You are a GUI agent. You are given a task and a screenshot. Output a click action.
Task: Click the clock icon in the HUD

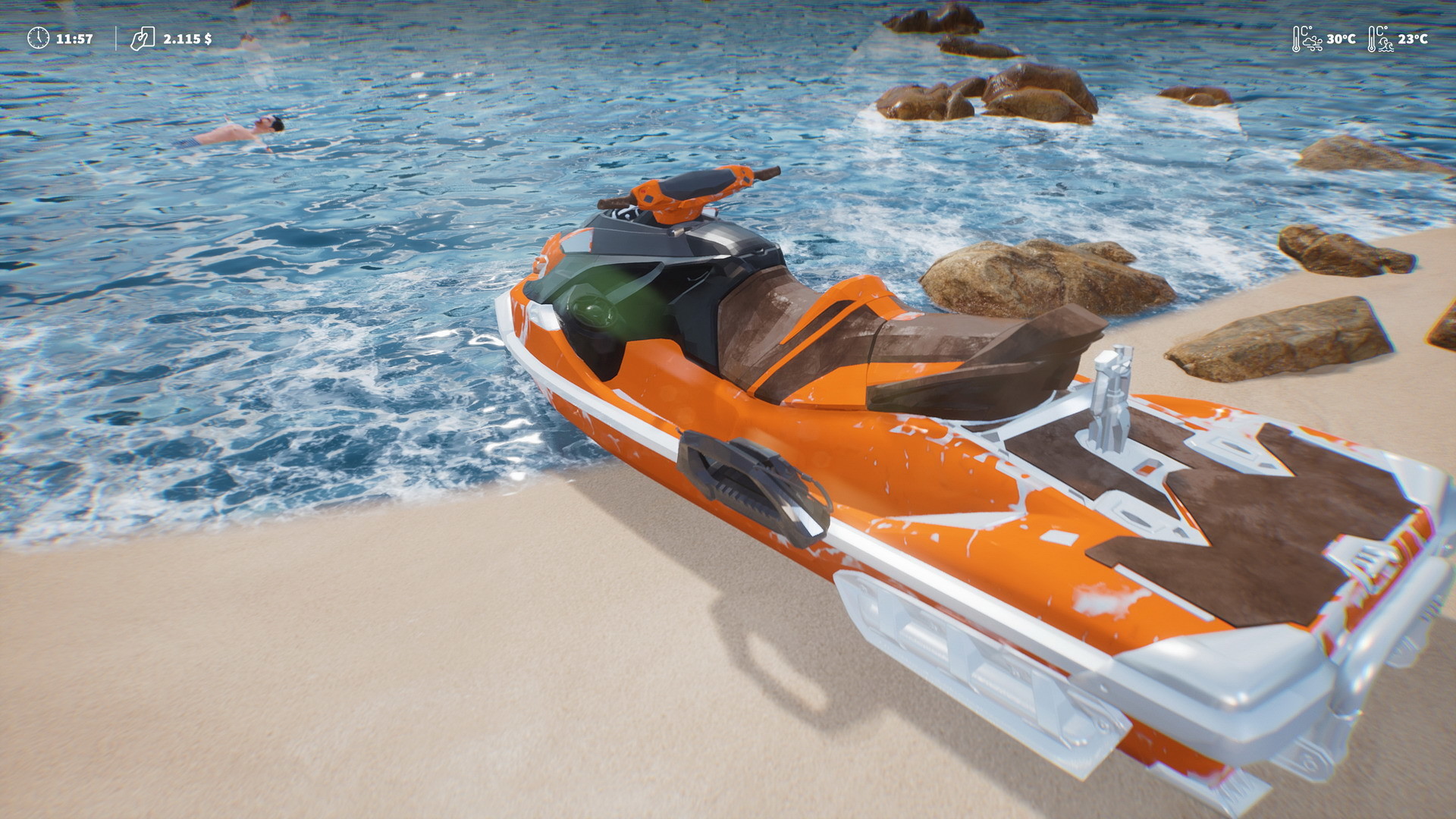tap(39, 38)
